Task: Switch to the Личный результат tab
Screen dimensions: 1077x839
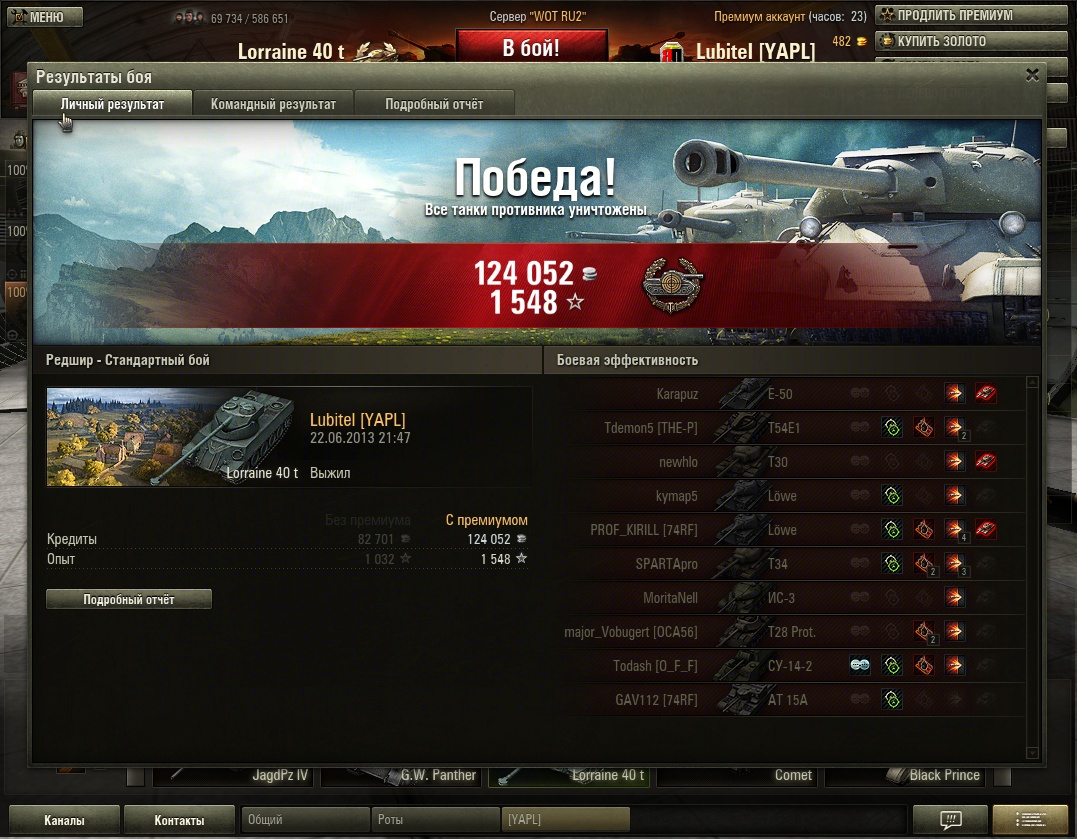Action: coord(112,104)
